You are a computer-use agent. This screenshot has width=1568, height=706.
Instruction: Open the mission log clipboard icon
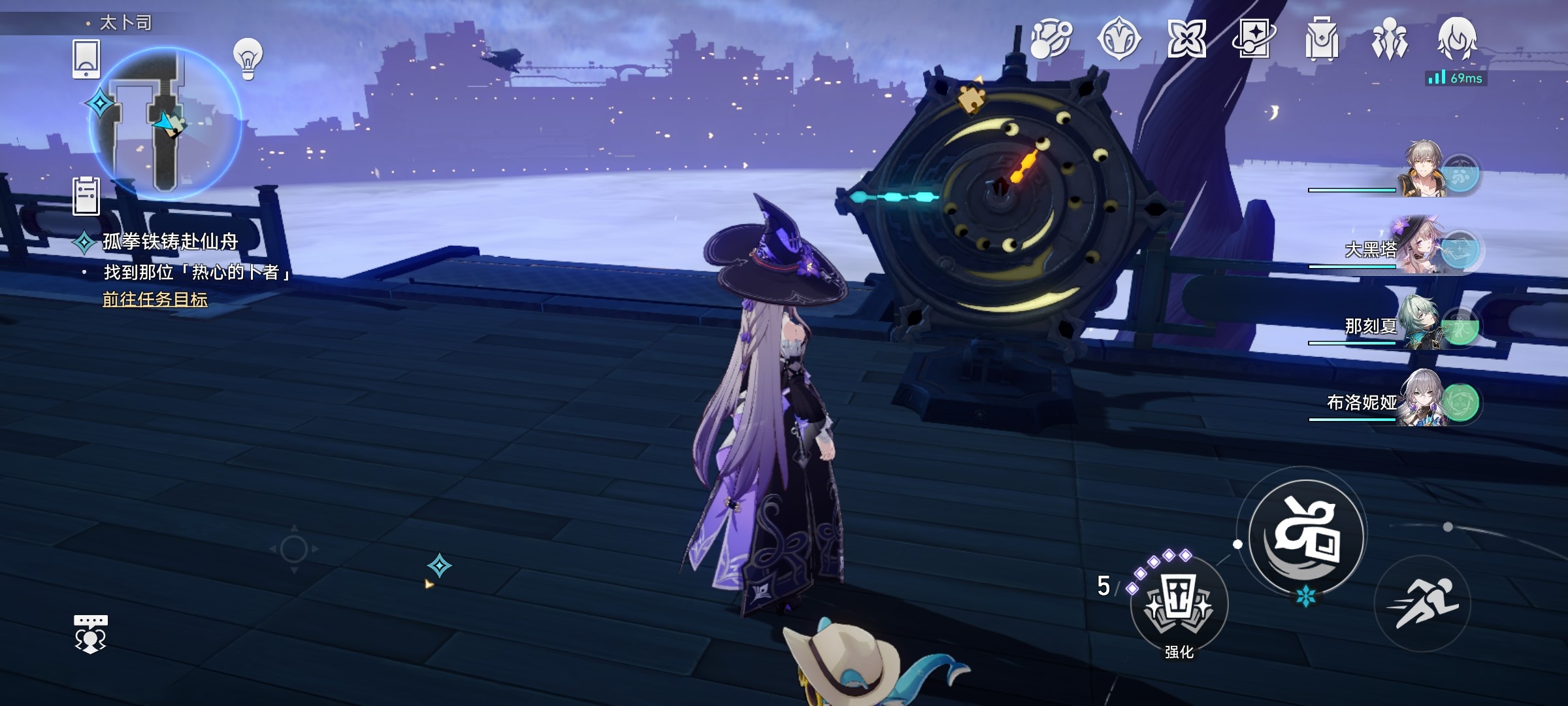pos(86,195)
